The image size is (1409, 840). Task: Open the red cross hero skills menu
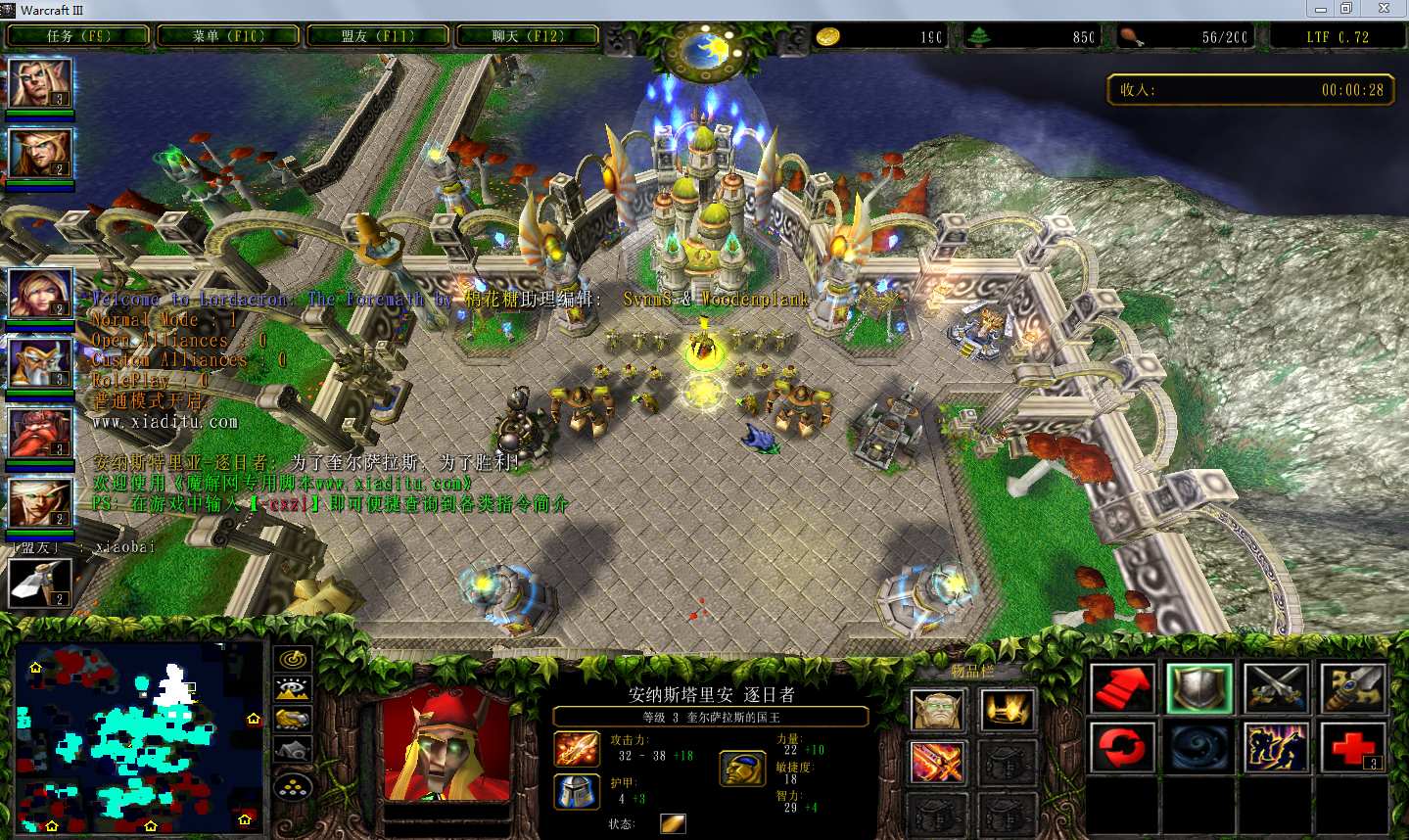(x=1353, y=748)
